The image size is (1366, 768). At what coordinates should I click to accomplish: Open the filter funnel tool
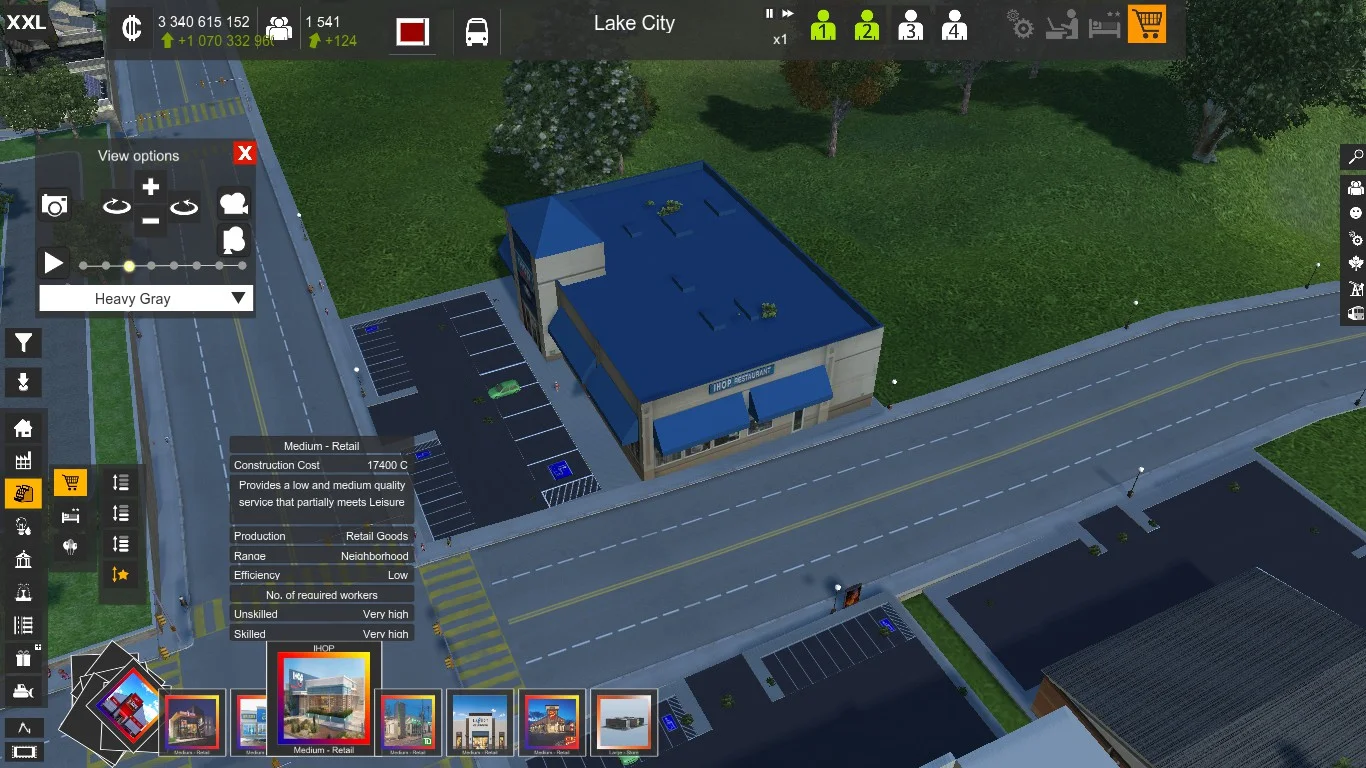coord(23,343)
